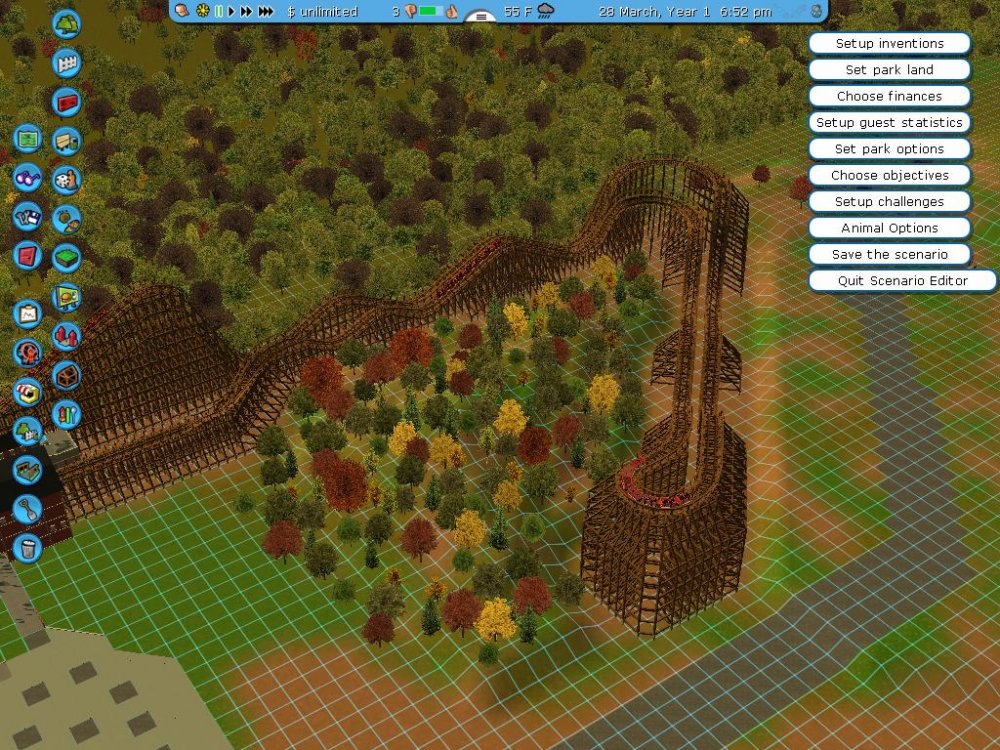This screenshot has width=1000, height=750.
Task: Select the shovel terrain tool
Action: click(x=28, y=508)
